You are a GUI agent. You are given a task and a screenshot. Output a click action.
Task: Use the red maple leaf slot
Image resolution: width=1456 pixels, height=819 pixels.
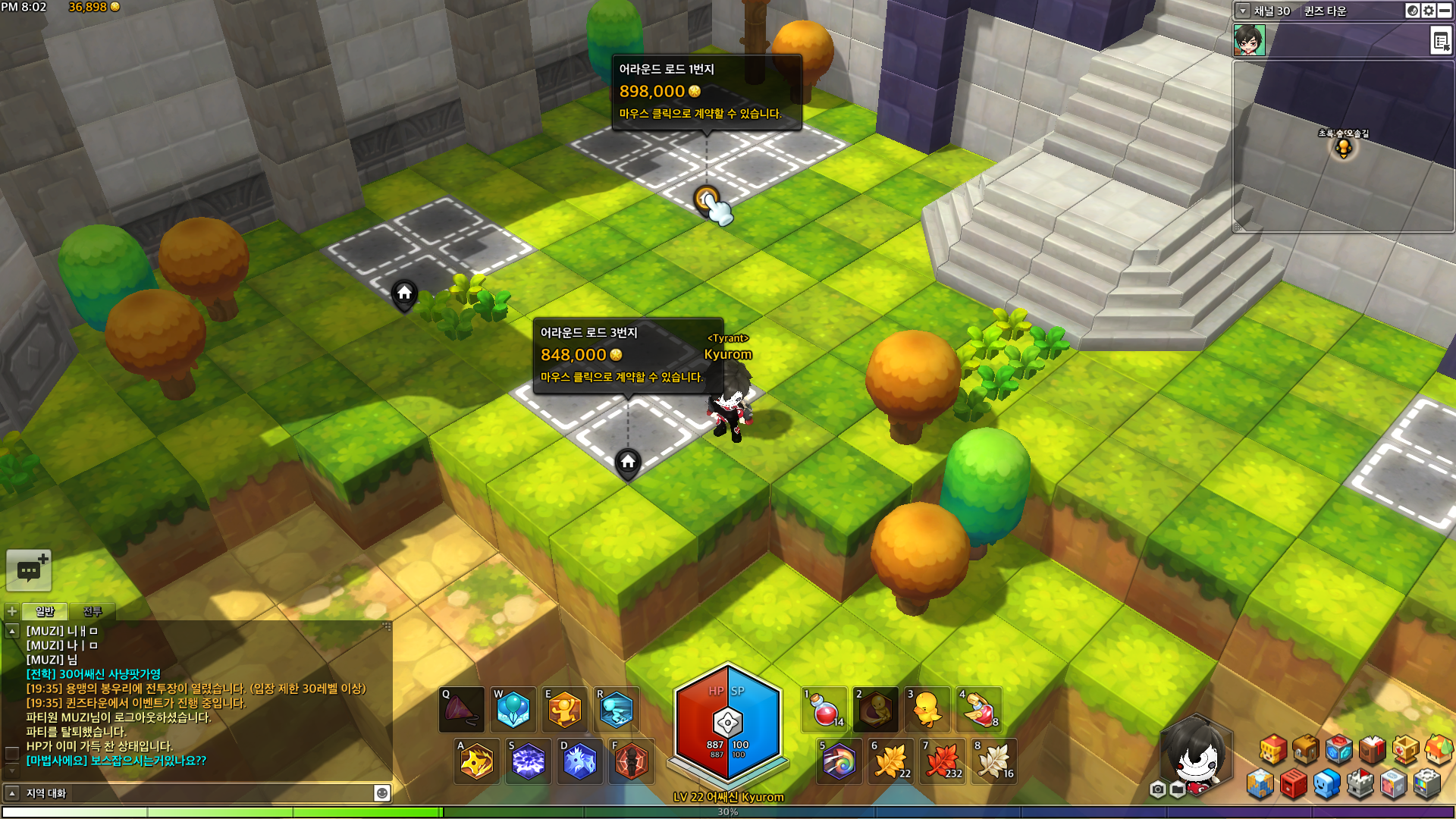click(943, 761)
